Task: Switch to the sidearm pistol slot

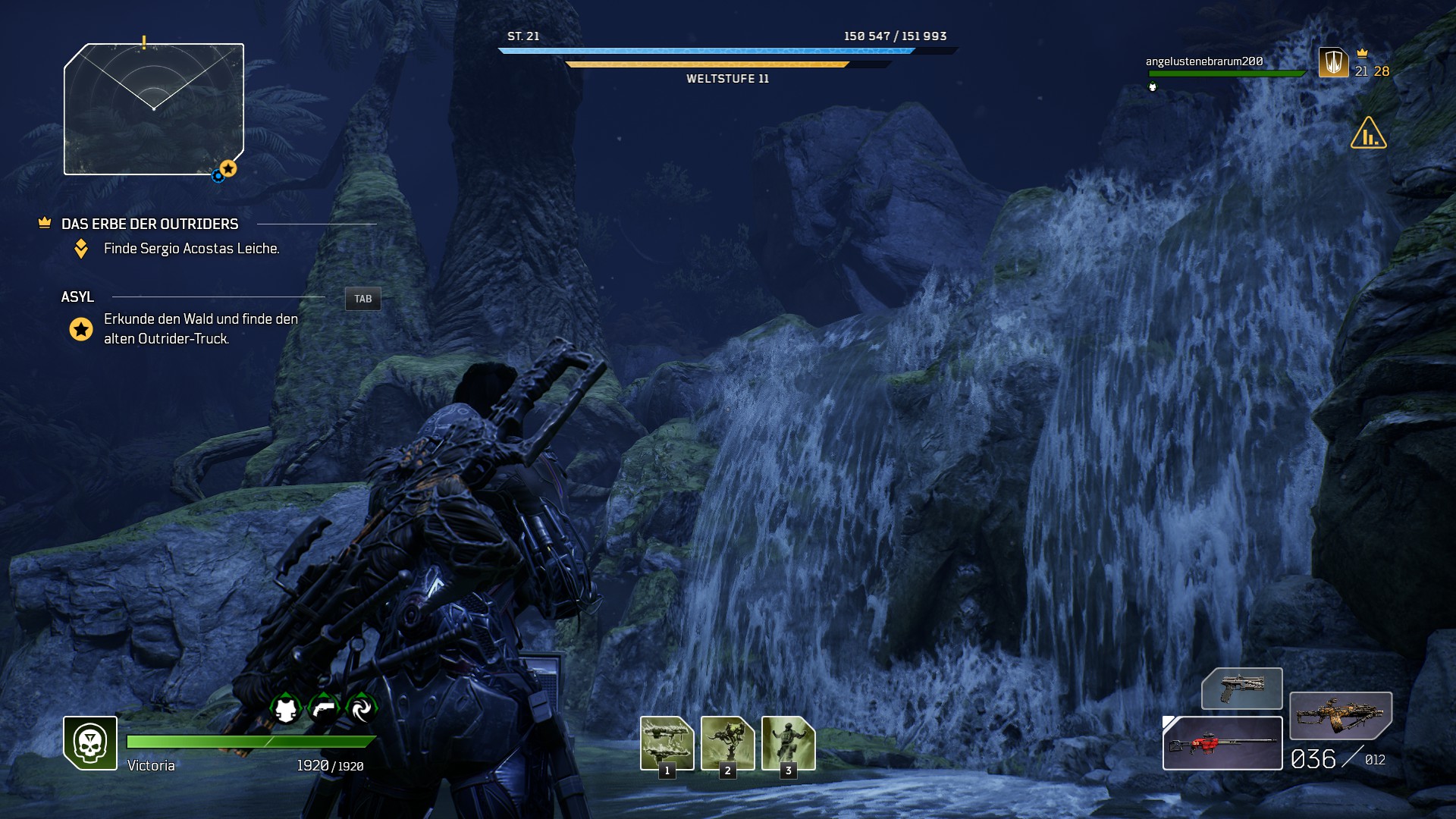Action: pos(1241,689)
